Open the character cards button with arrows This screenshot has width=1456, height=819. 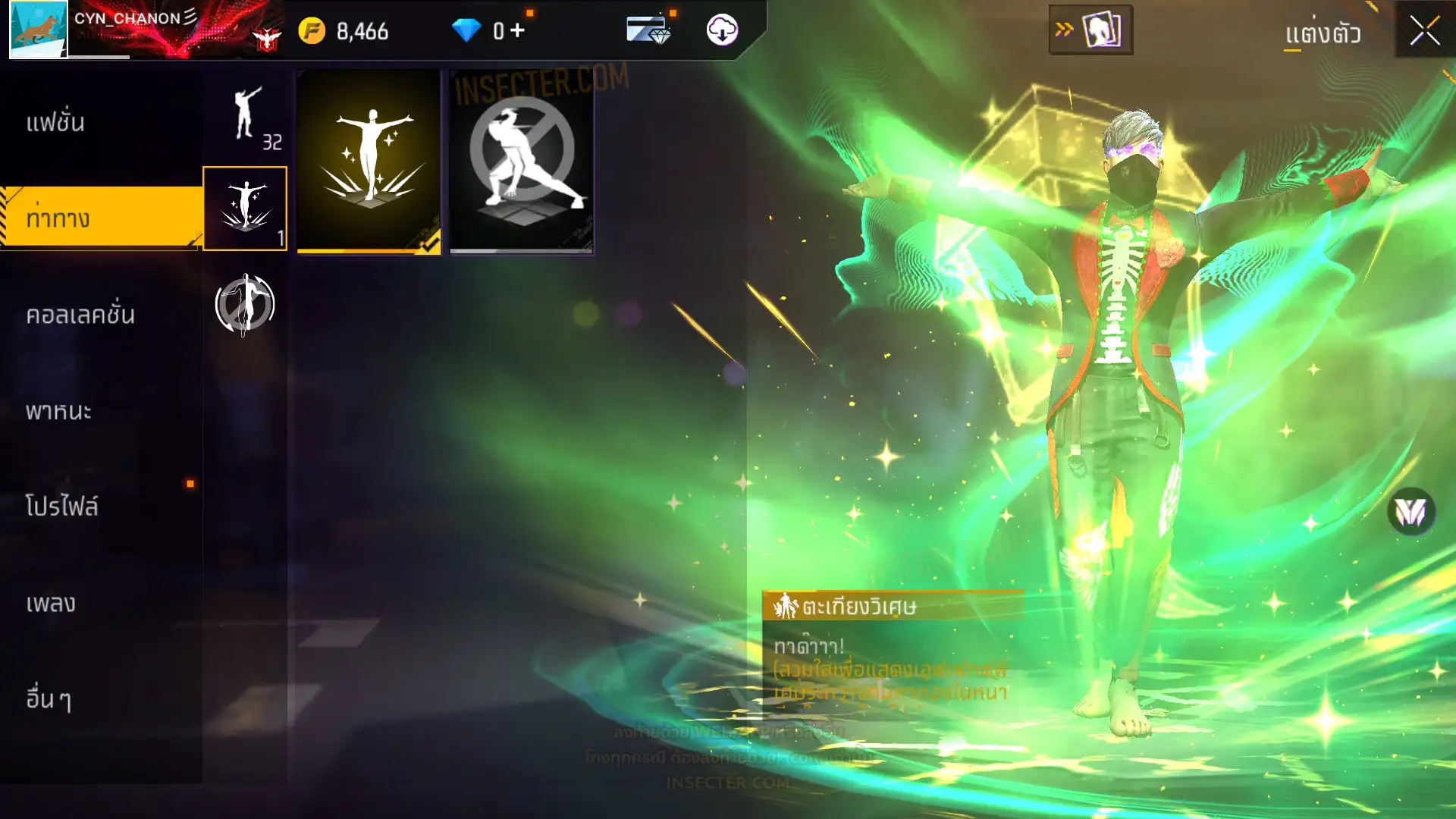click(1090, 30)
